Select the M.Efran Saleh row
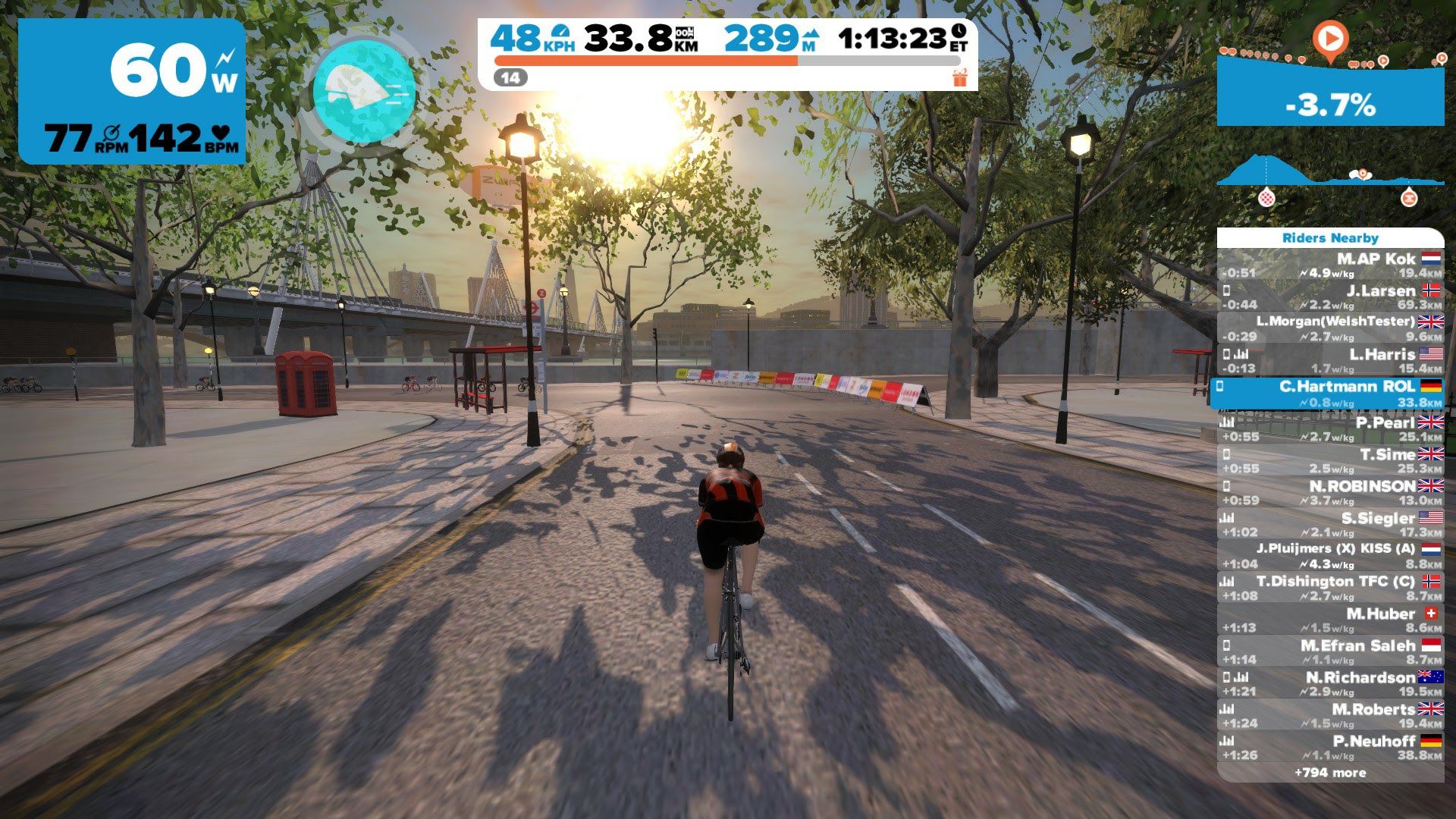This screenshot has height=819, width=1456. point(1330,652)
